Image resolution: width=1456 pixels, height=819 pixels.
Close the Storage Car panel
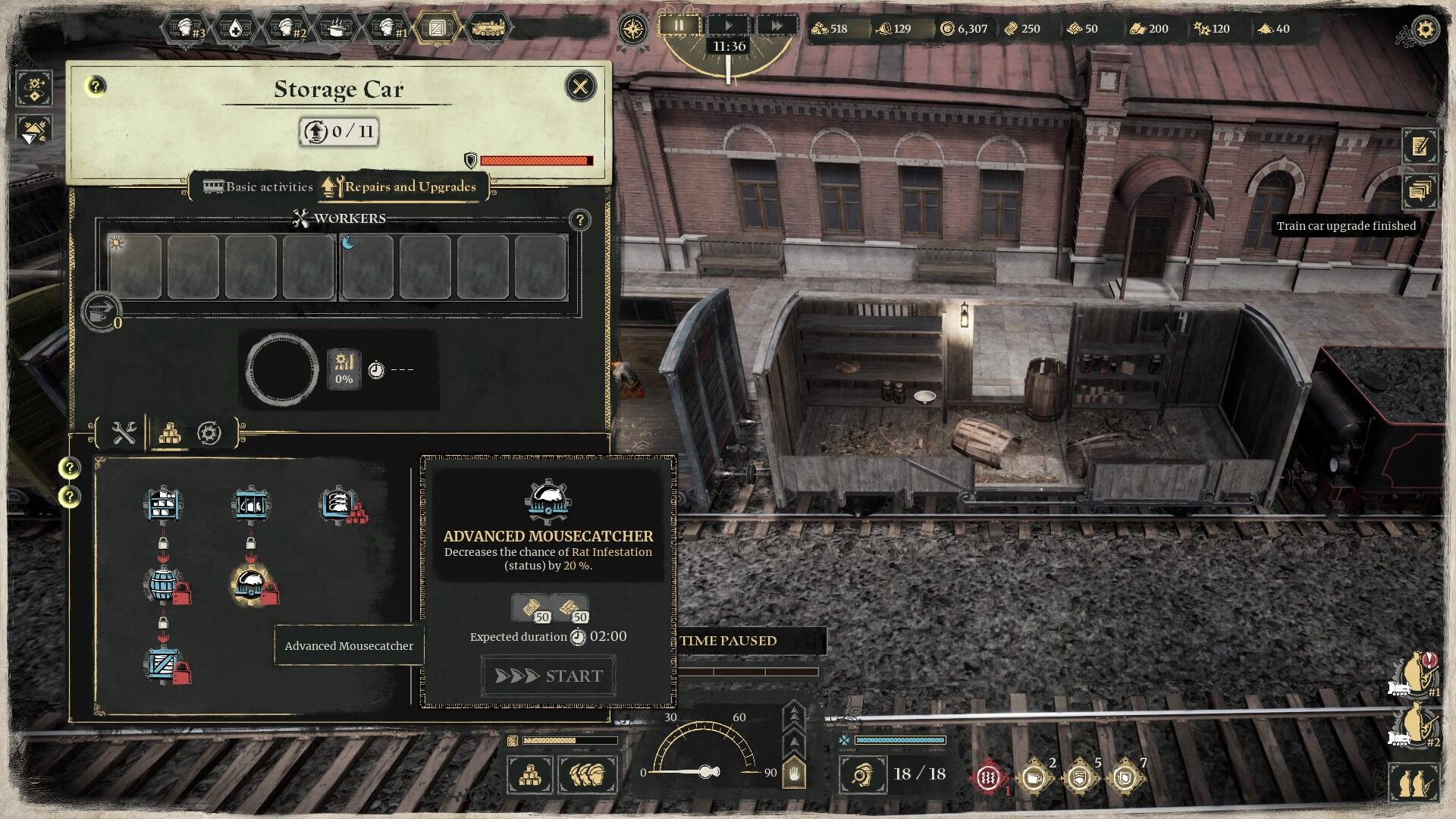coord(581,86)
